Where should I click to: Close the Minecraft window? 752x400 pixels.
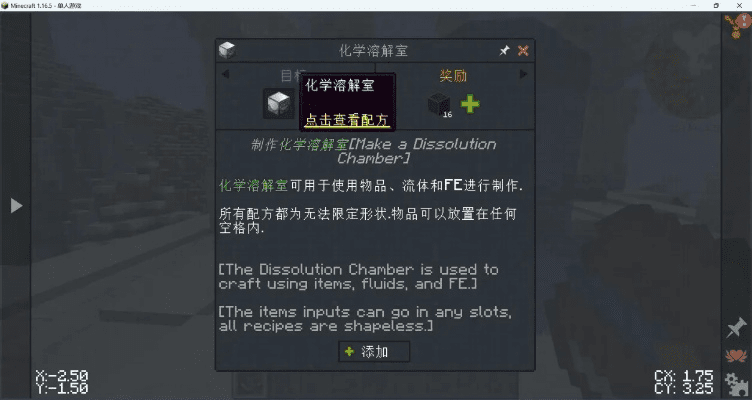tap(740, 5)
